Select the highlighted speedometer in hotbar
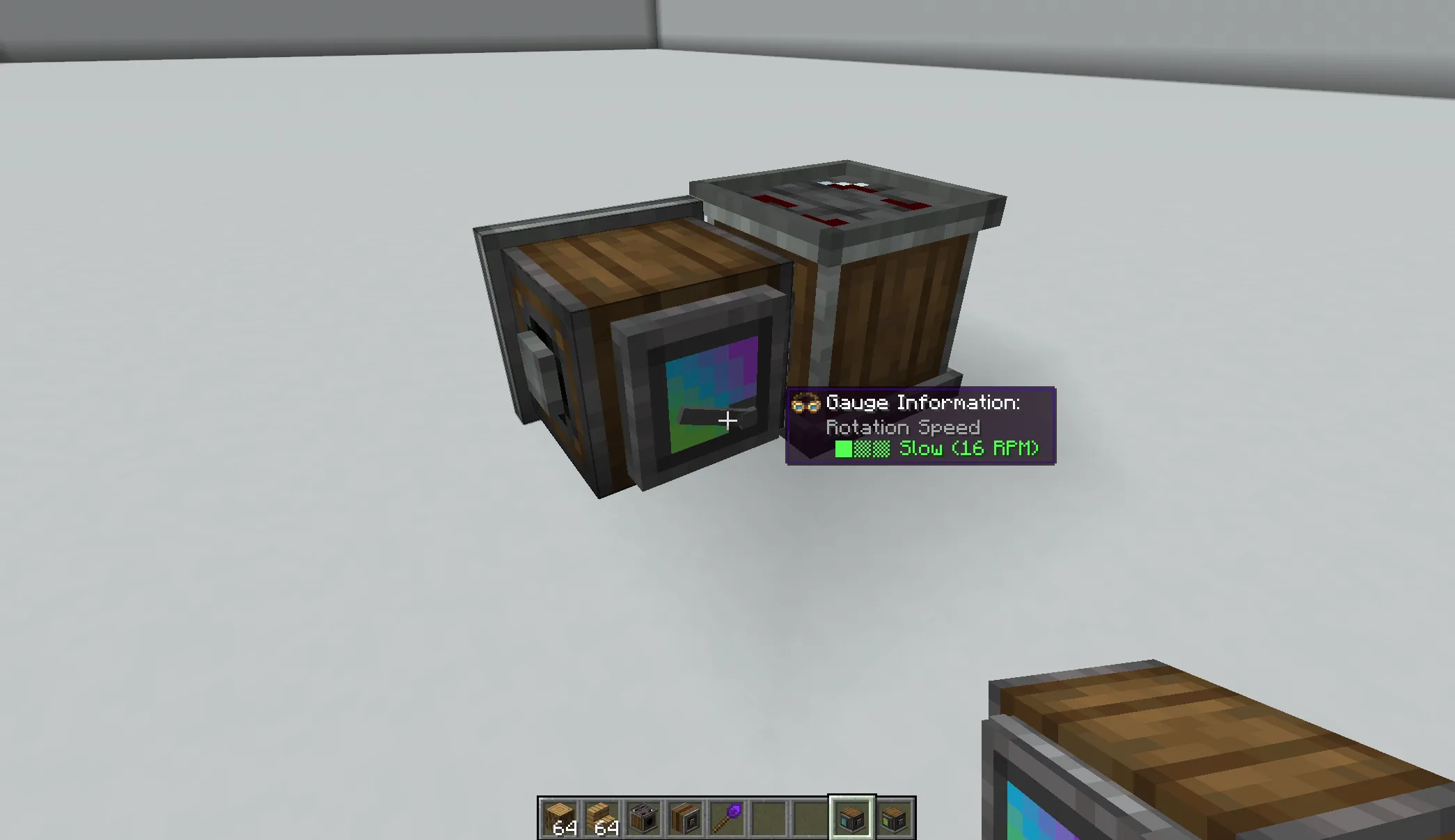The height and width of the screenshot is (840, 1455). coord(853,818)
